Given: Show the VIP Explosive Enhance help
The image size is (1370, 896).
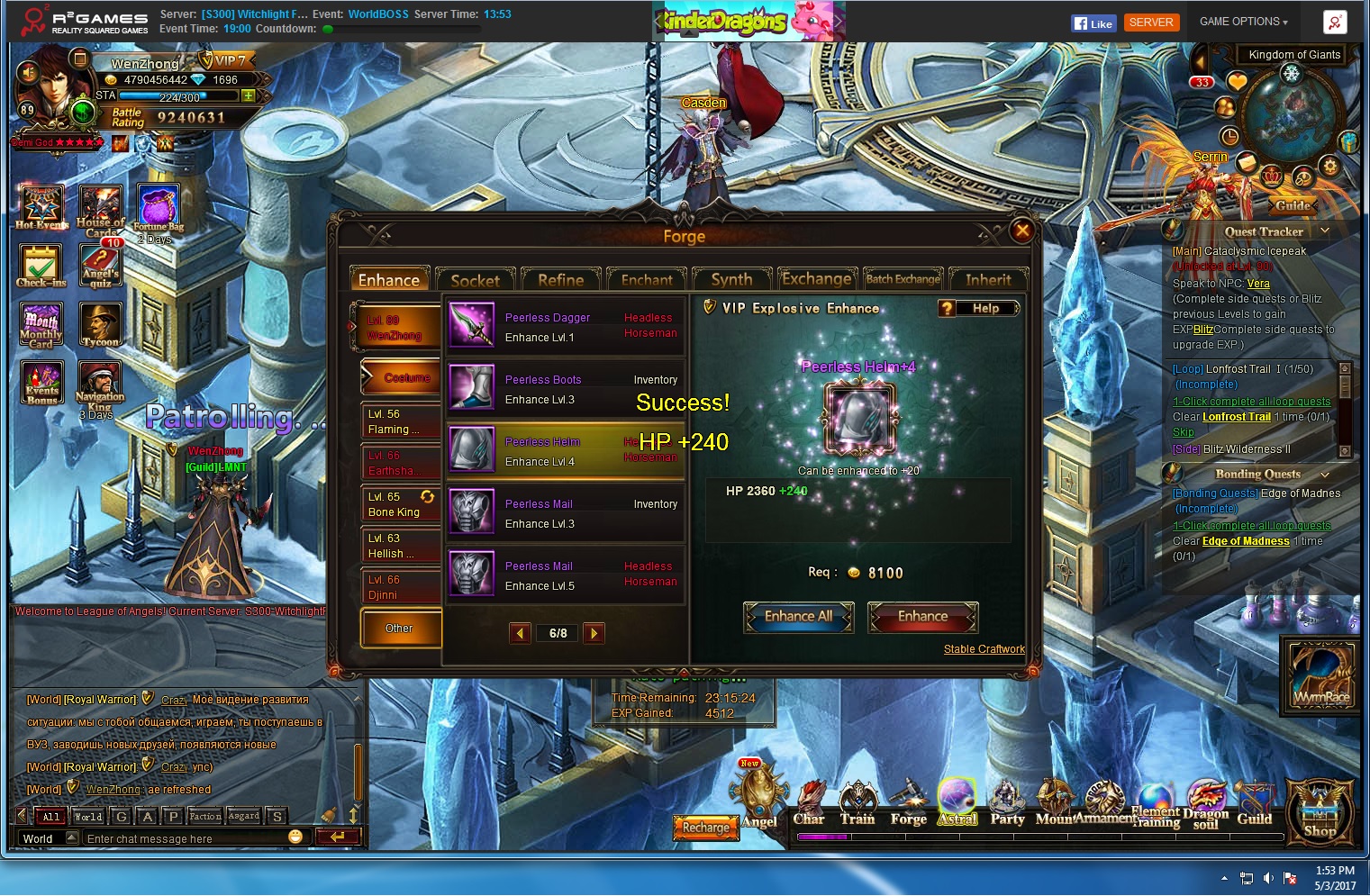Looking at the screenshot, I should (x=977, y=308).
